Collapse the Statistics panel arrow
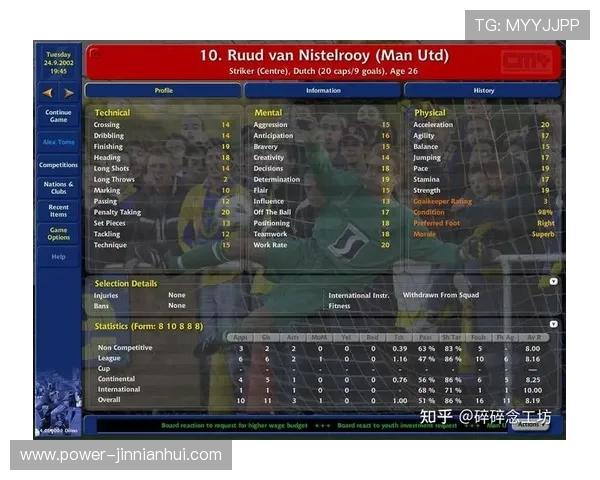 point(553,324)
